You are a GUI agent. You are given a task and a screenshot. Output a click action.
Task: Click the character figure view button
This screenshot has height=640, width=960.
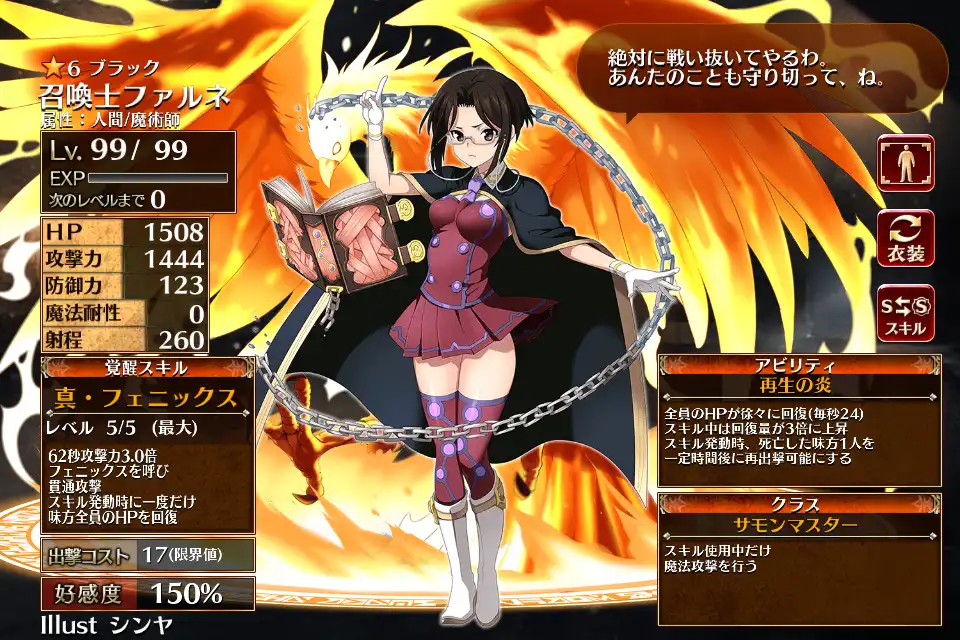click(x=906, y=162)
